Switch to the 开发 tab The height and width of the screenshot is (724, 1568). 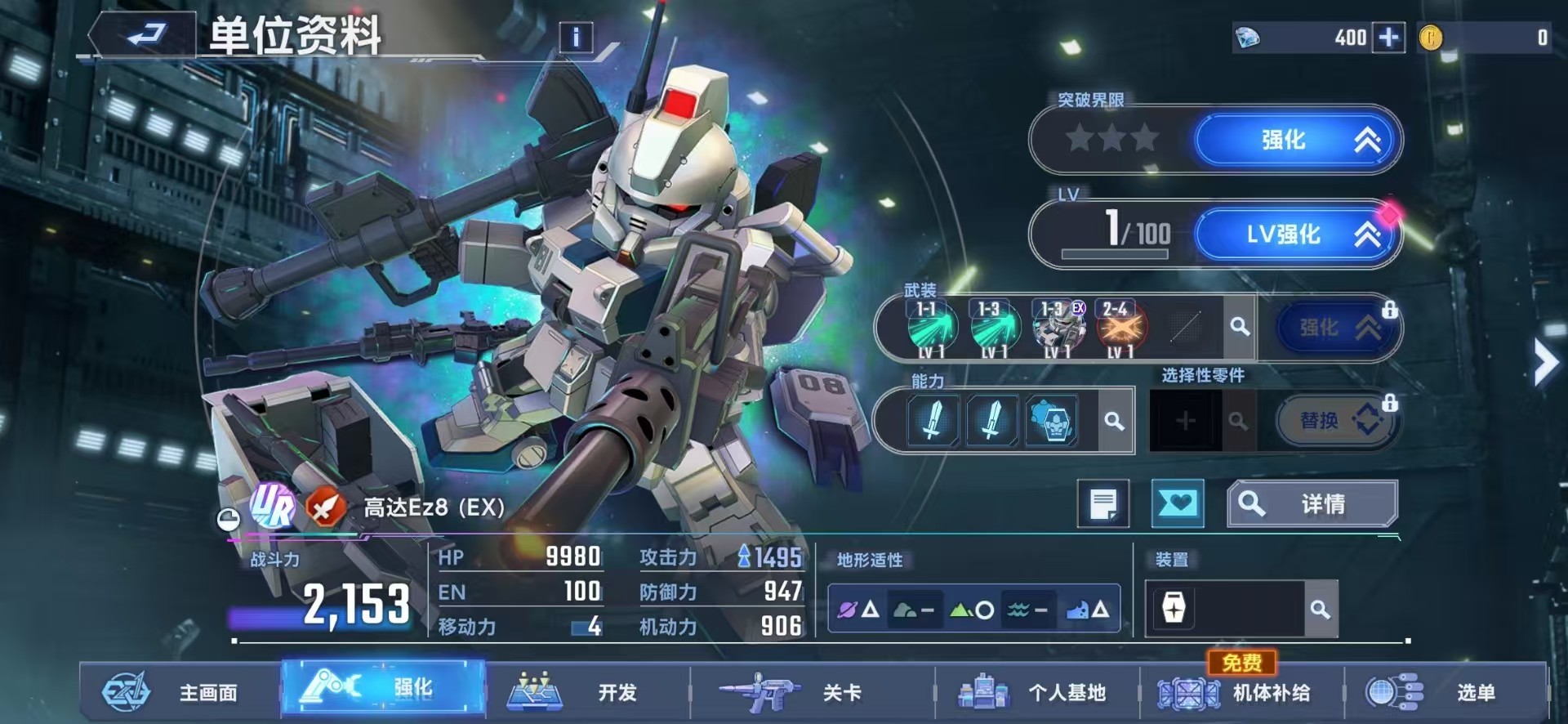[588, 693]
